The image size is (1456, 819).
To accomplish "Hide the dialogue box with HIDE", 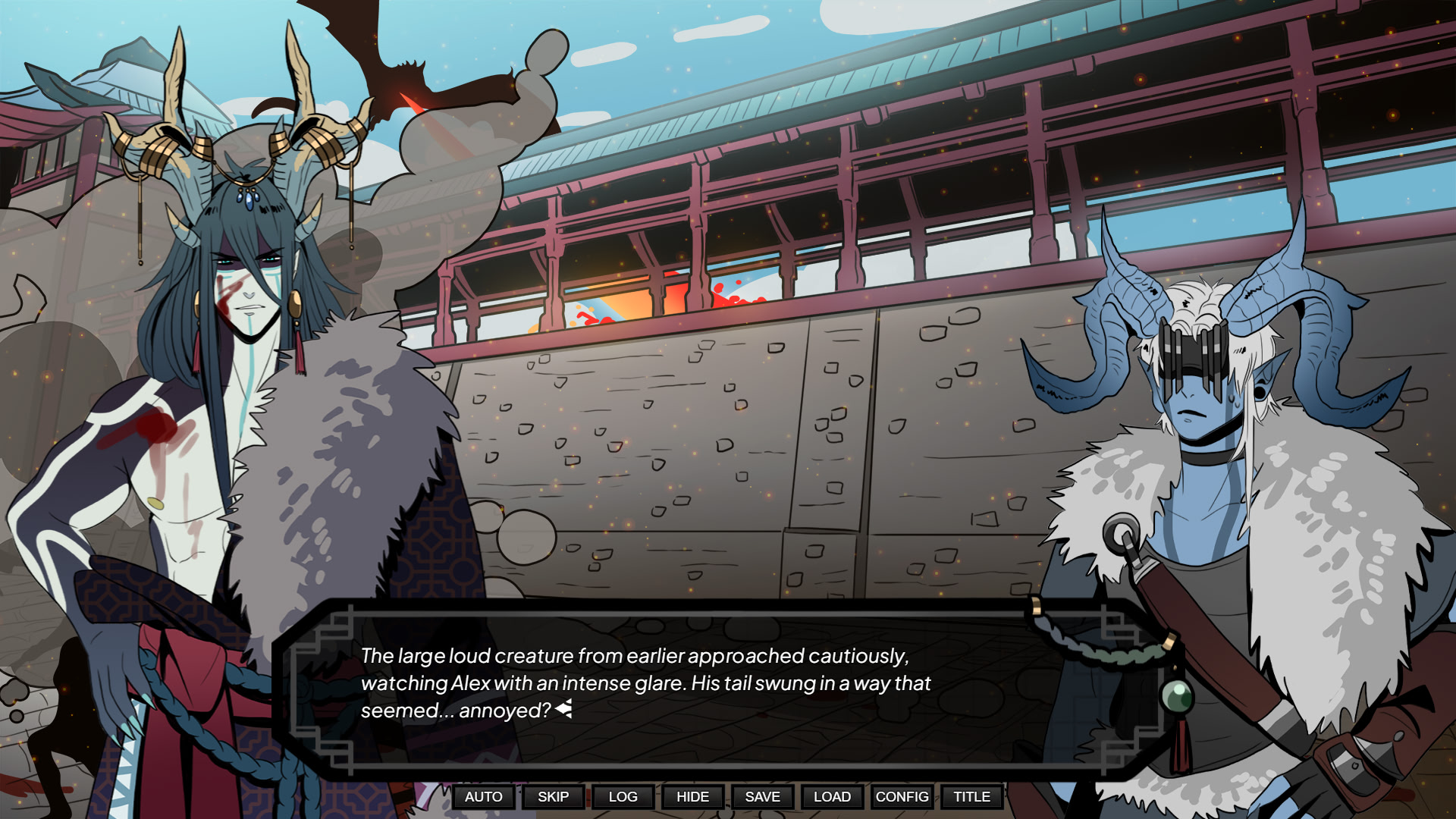I will pyautogui.click(x=692, y=796).
